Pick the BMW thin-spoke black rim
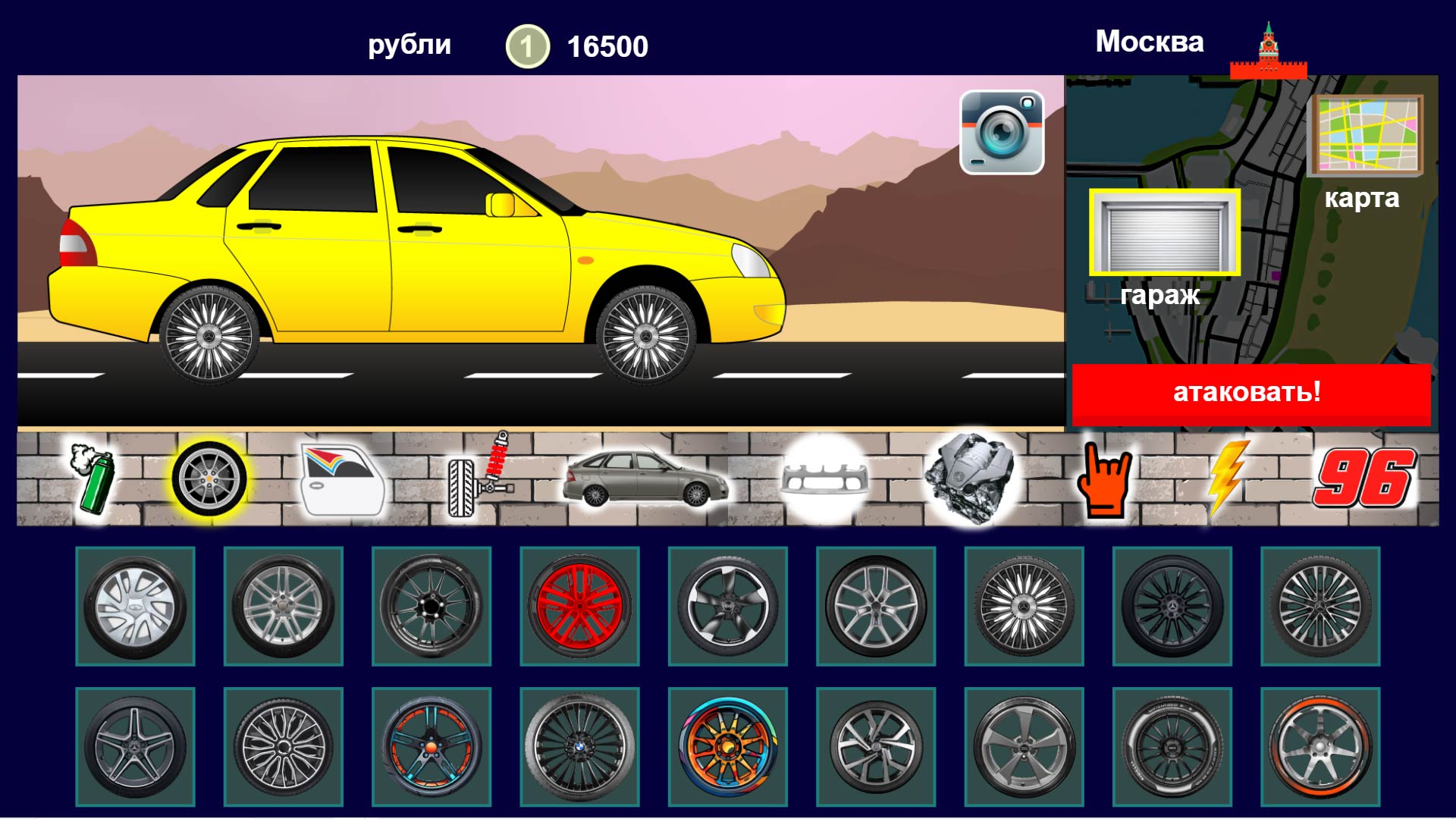Image resolution: width=1456 pixels, height=819 pixels. click(x=580, y=747)
